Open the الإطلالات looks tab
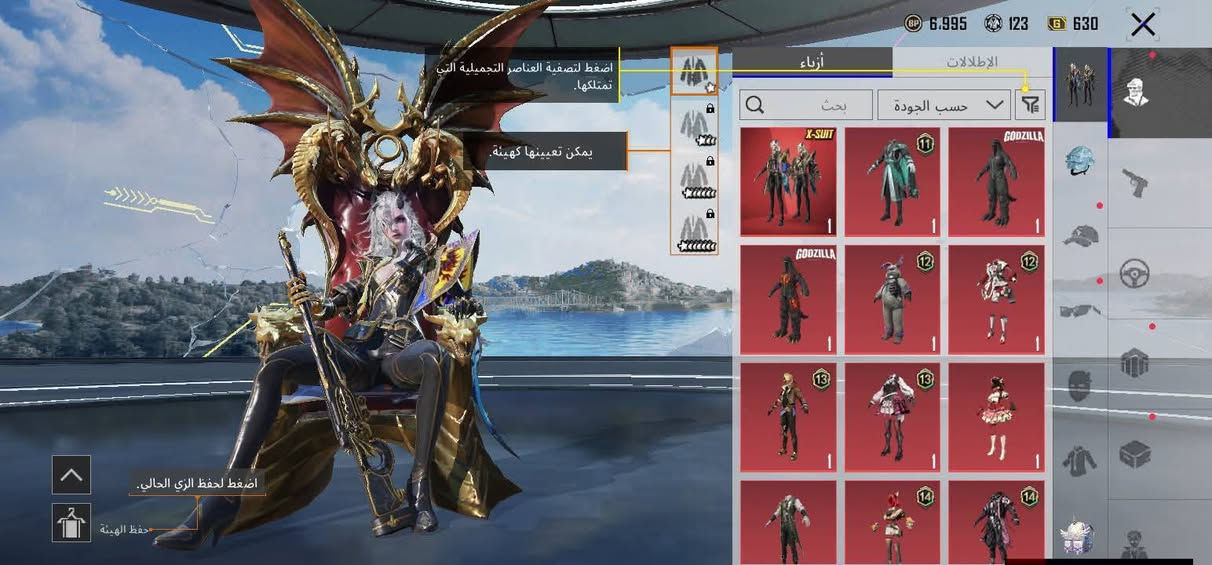Viewport: 1212px width, 565px height. coord(971,62)
